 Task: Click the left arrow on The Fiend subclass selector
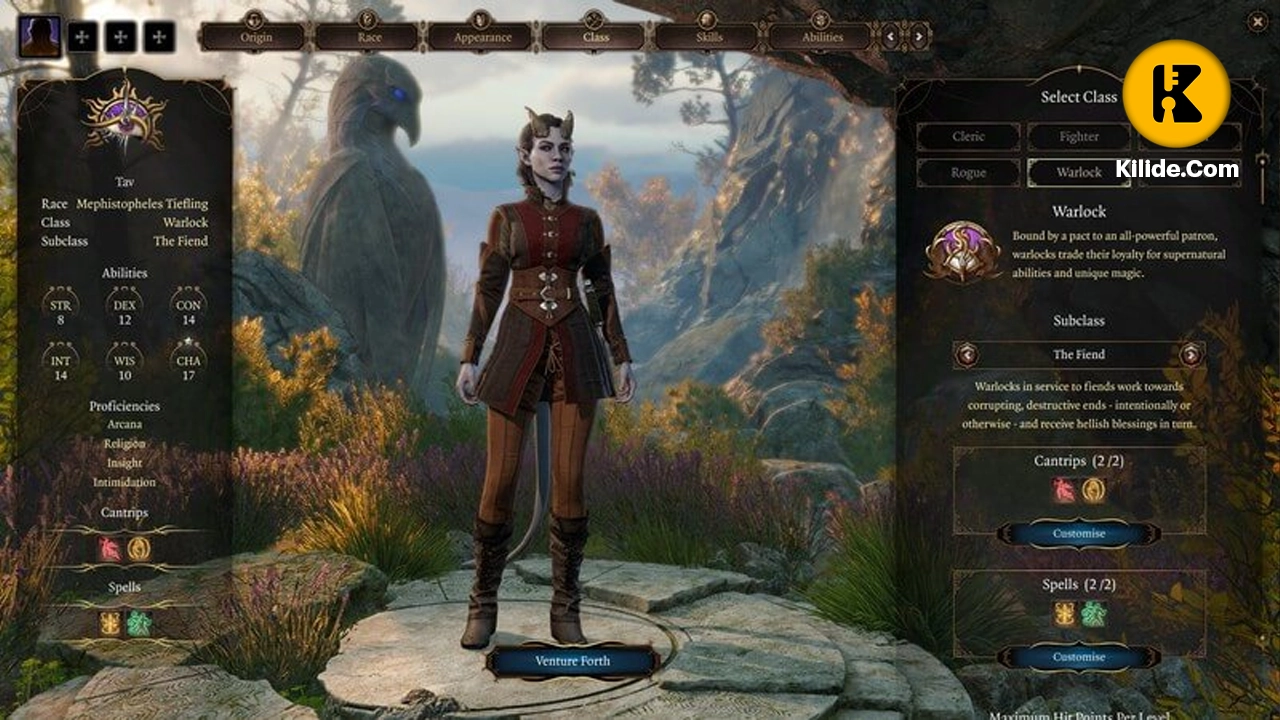966,354
